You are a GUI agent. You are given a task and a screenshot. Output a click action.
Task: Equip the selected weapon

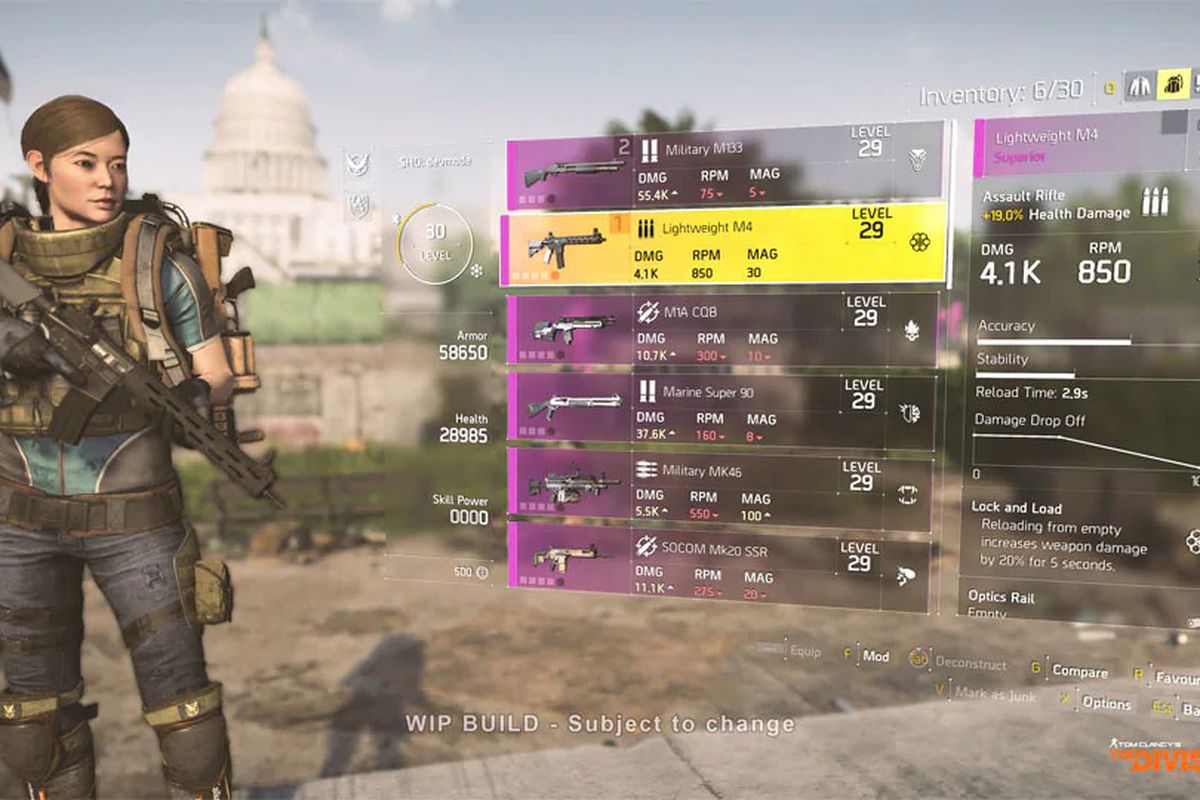coord(805,652)
